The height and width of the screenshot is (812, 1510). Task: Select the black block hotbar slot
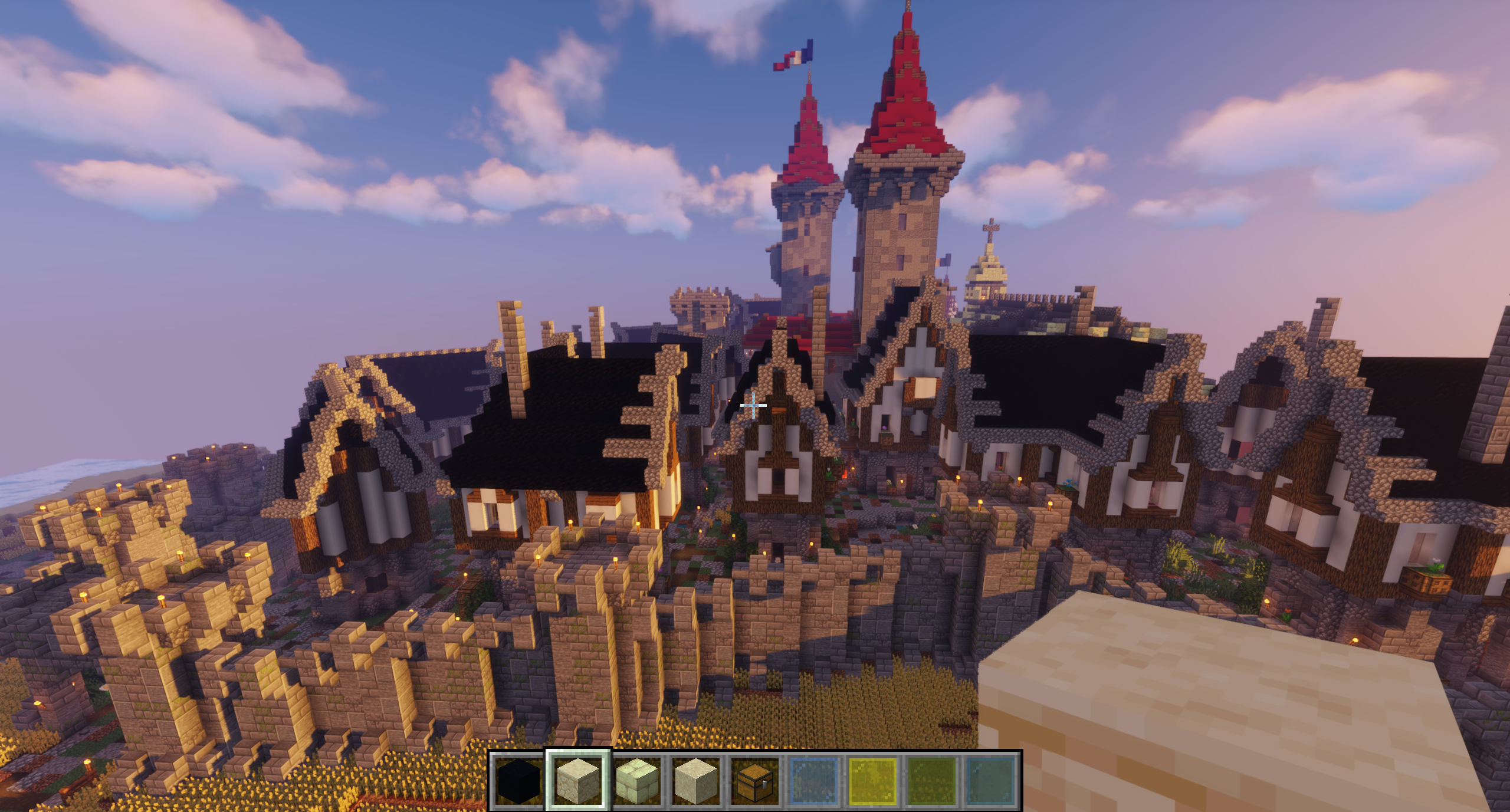[519, 781]
